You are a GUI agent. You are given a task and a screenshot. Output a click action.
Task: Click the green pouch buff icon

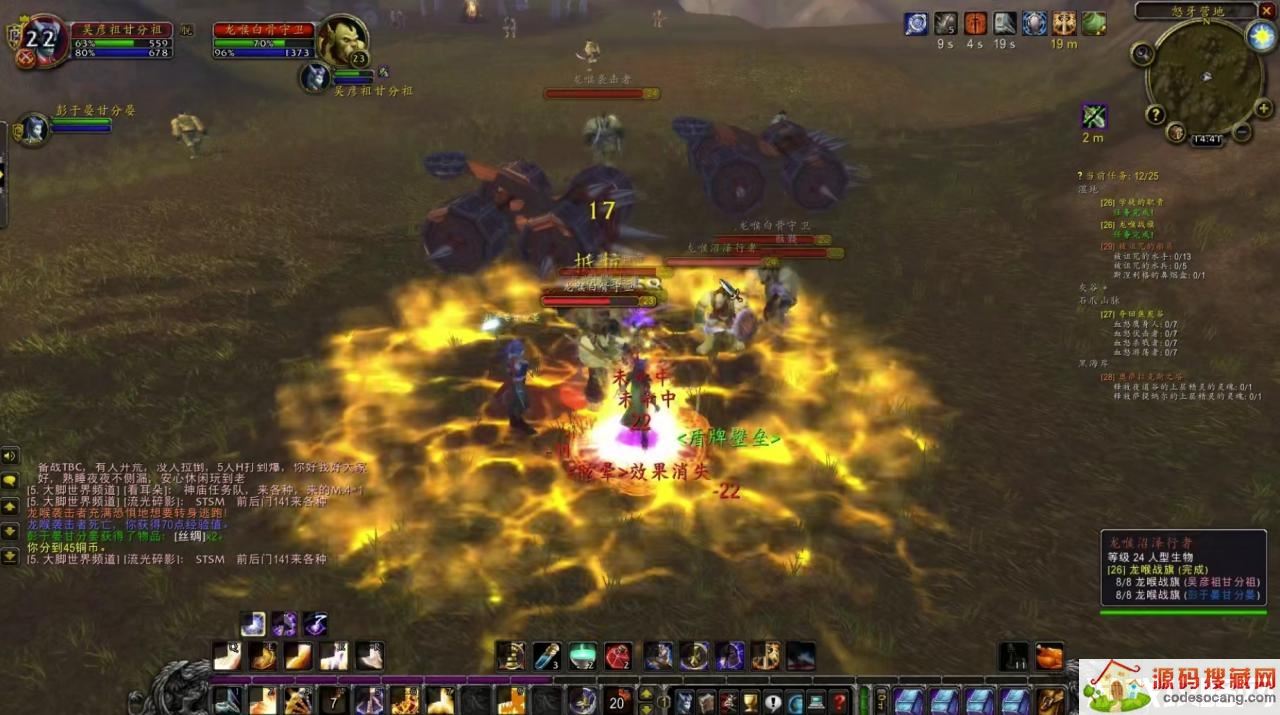[1093, 23]
